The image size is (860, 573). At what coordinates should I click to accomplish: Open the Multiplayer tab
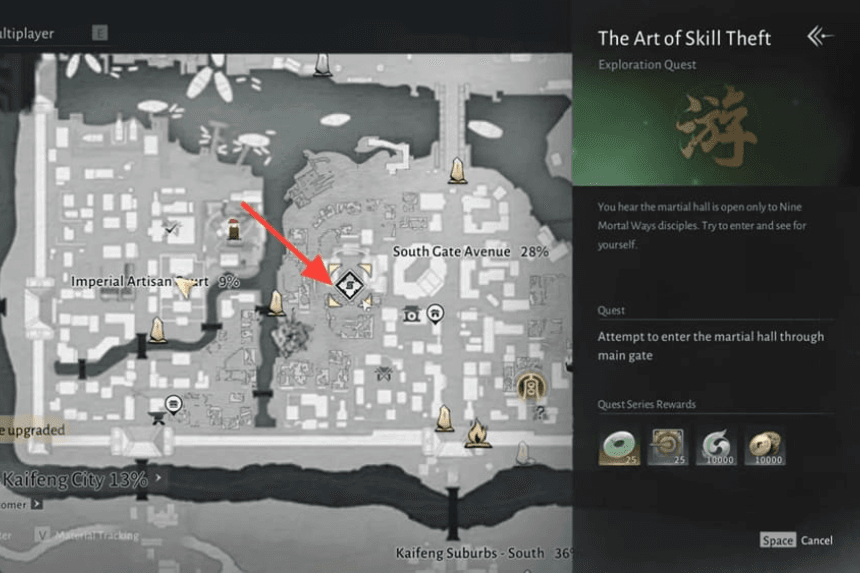coord(28,33)
